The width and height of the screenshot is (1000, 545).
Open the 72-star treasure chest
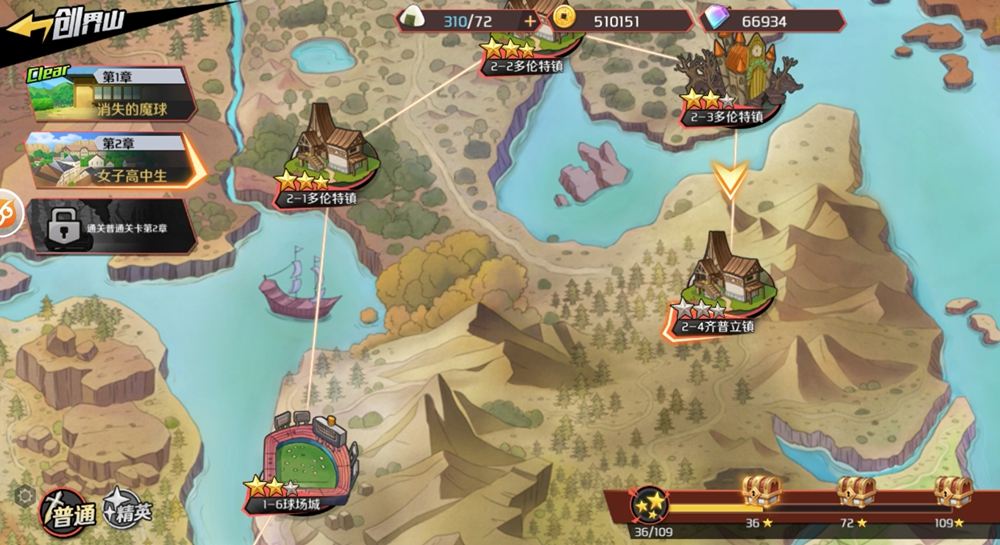[856, 492]
